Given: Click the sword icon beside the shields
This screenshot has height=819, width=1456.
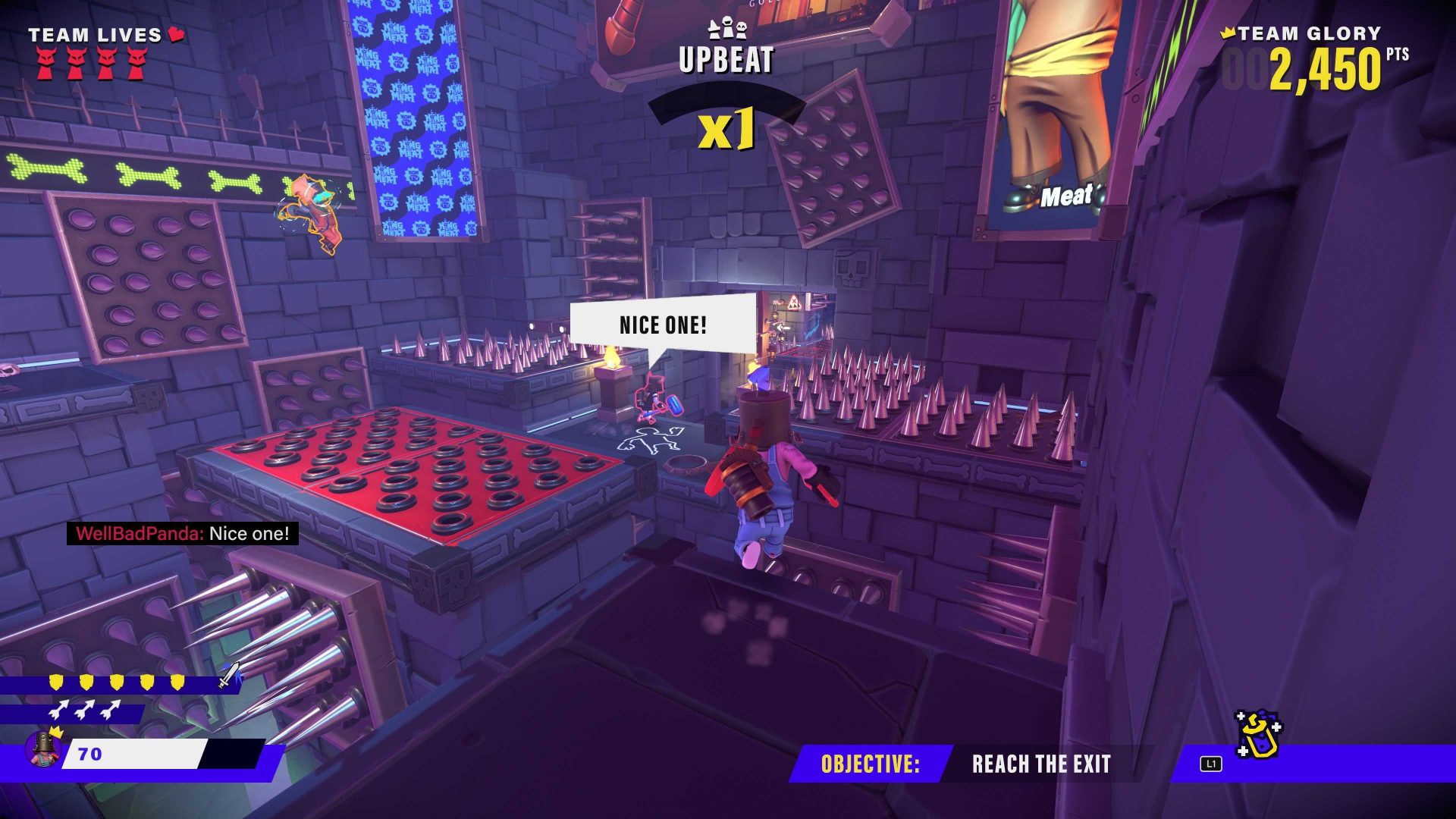Looking at the screenshot, I should 229,674.
